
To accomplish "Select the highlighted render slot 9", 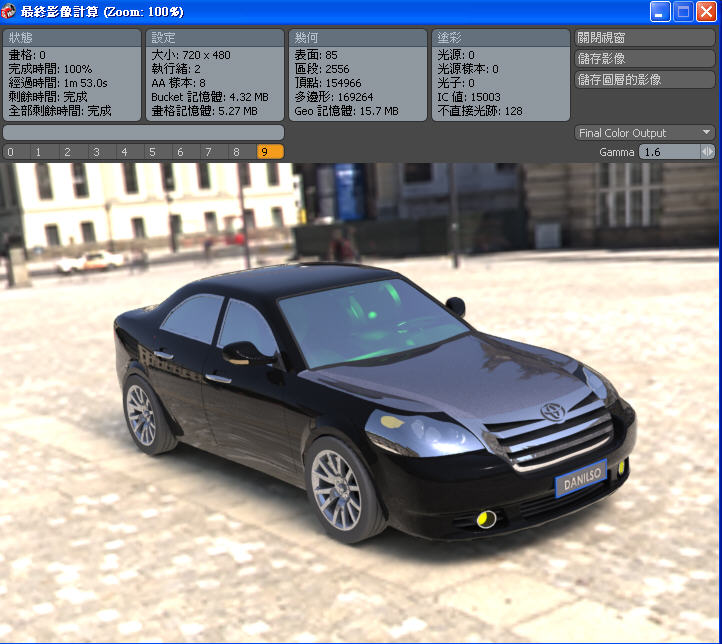I will [x=266, y=152].
